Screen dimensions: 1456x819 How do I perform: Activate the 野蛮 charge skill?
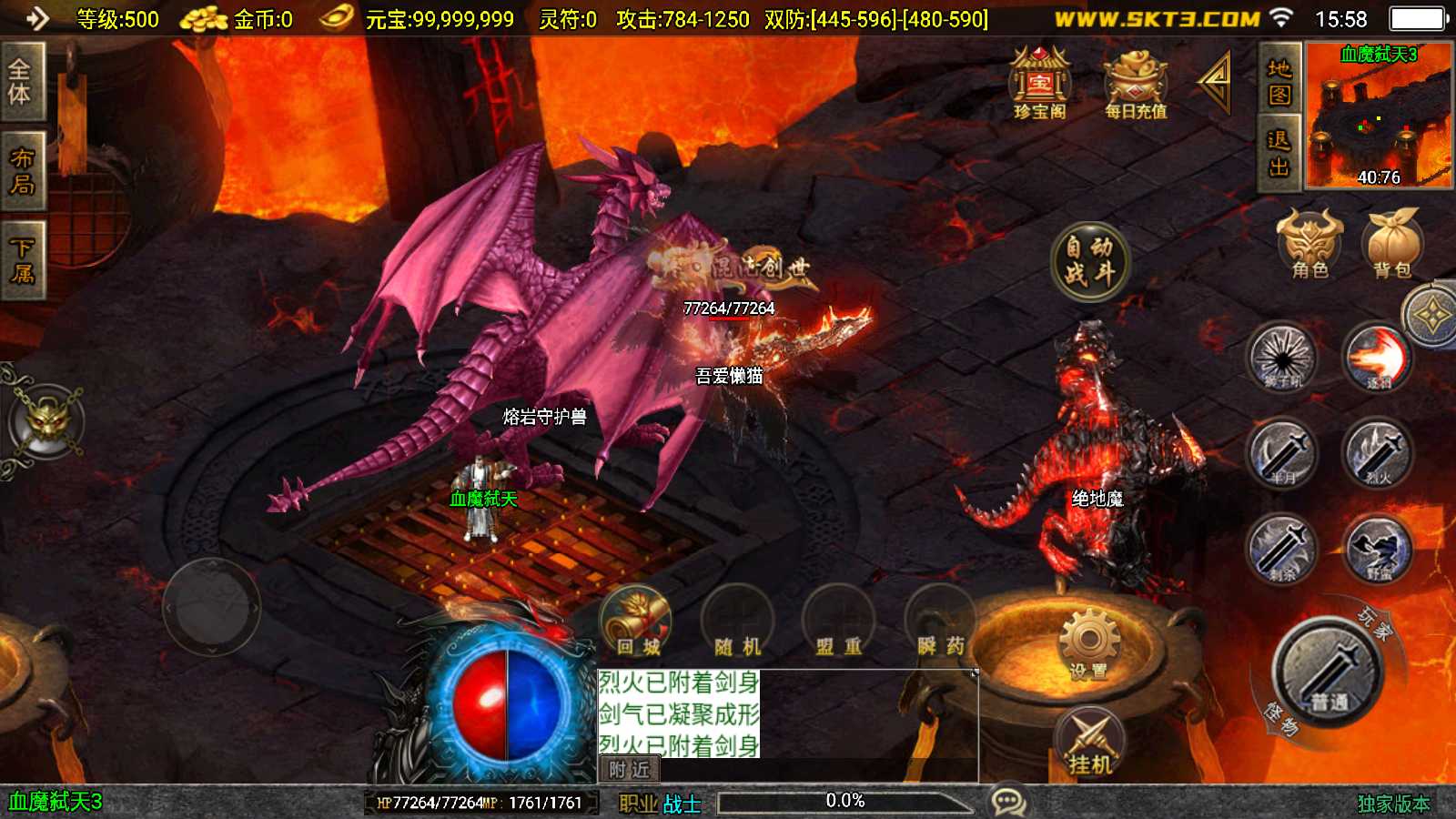click(1378, 549)
